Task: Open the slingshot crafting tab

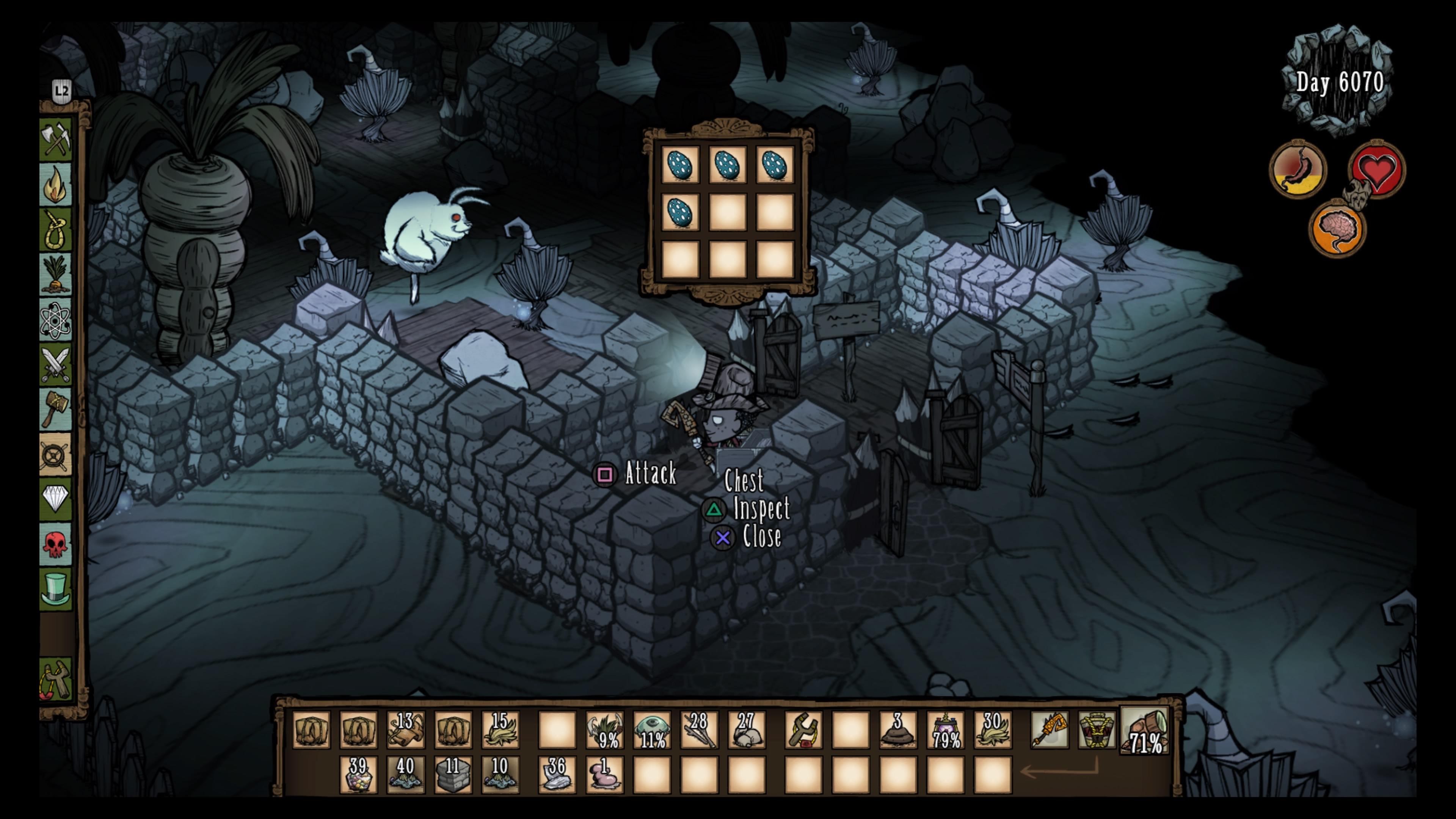Action: click(56, 680)
